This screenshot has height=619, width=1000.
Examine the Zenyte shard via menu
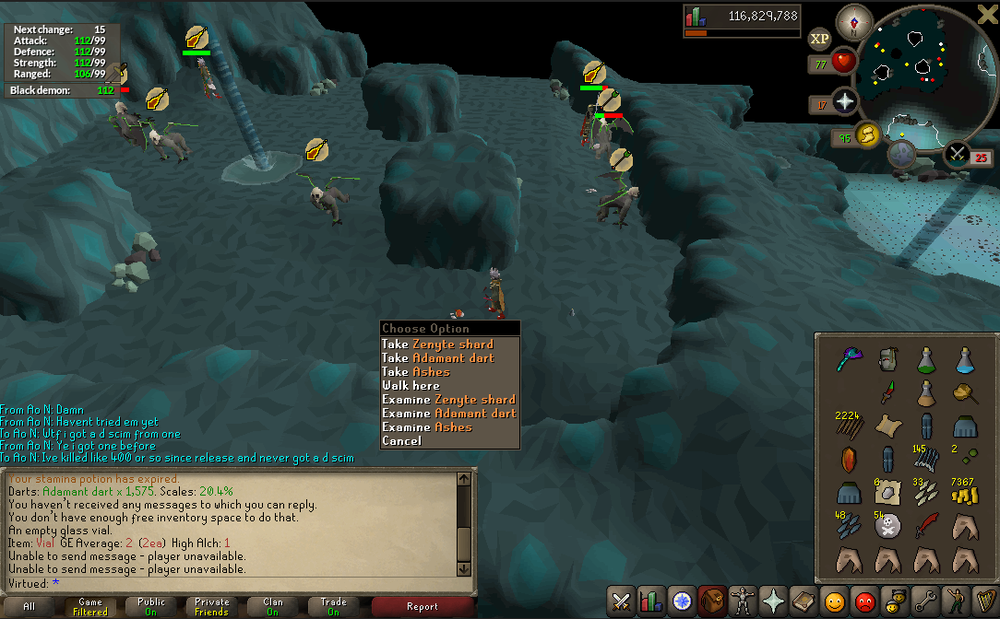pyautogui.click(x=449, y=400)
